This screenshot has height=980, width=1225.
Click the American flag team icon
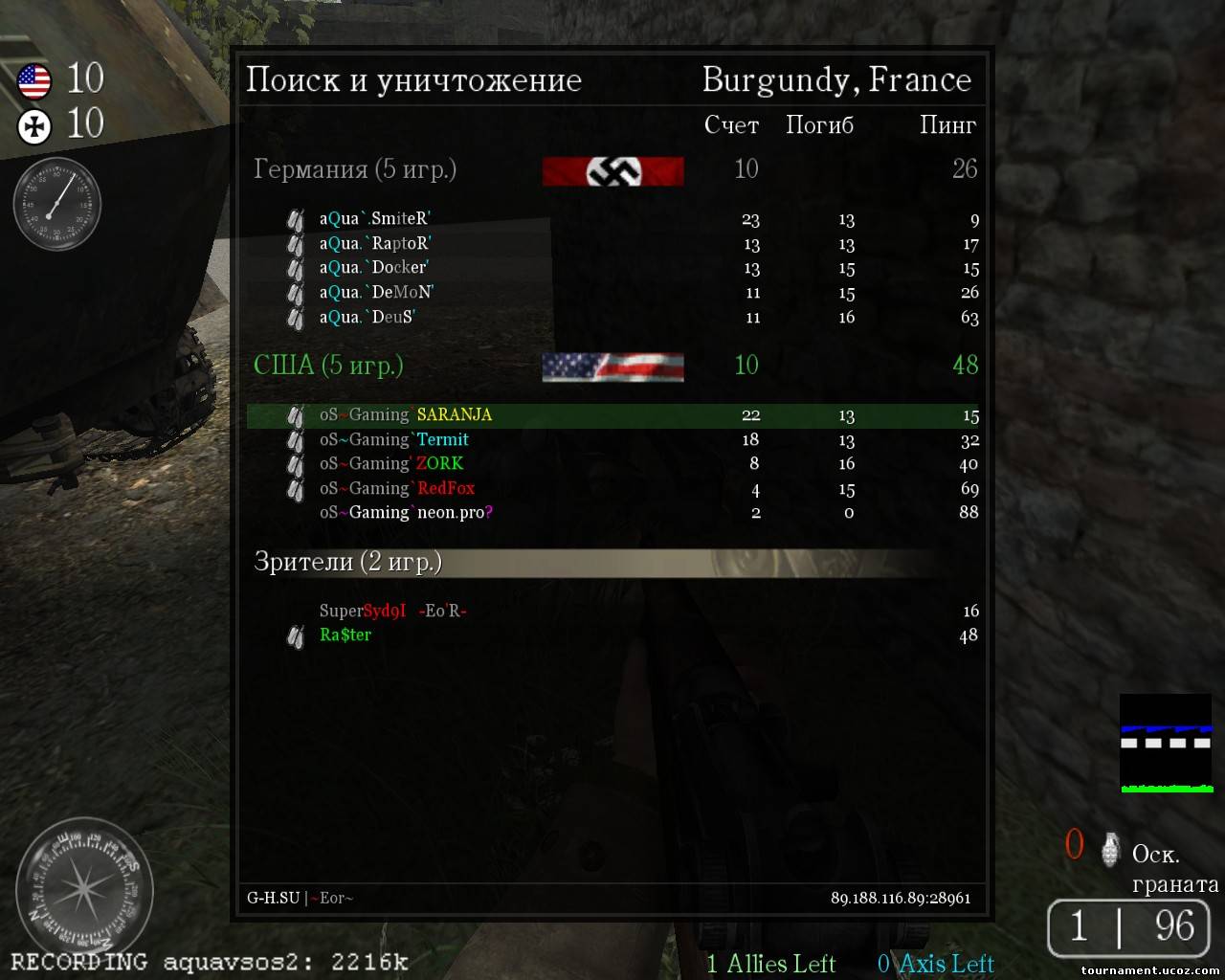pyautogui.click(x=34, y=80)
